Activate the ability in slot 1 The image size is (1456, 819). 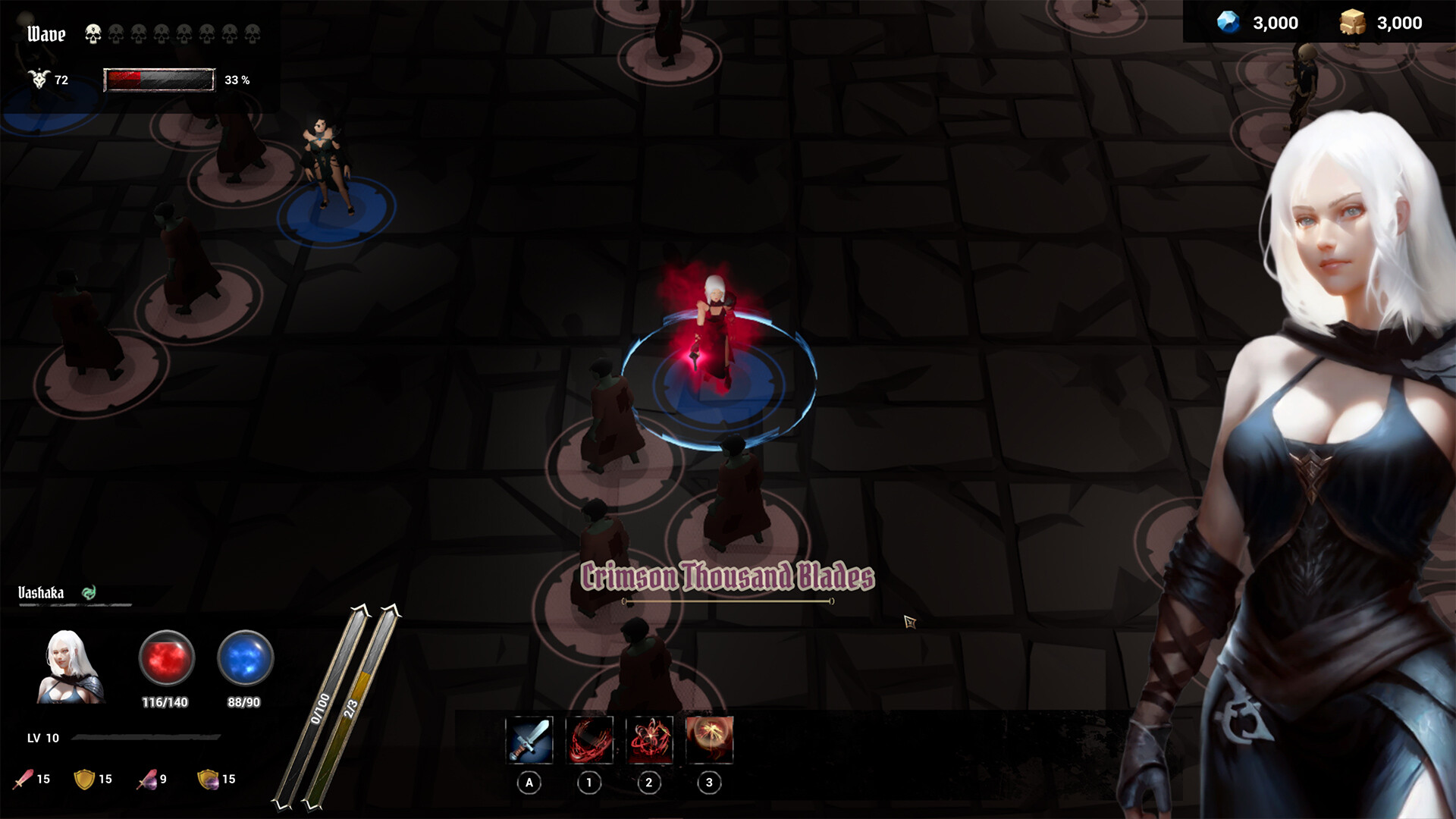click(x=590, y=741)
